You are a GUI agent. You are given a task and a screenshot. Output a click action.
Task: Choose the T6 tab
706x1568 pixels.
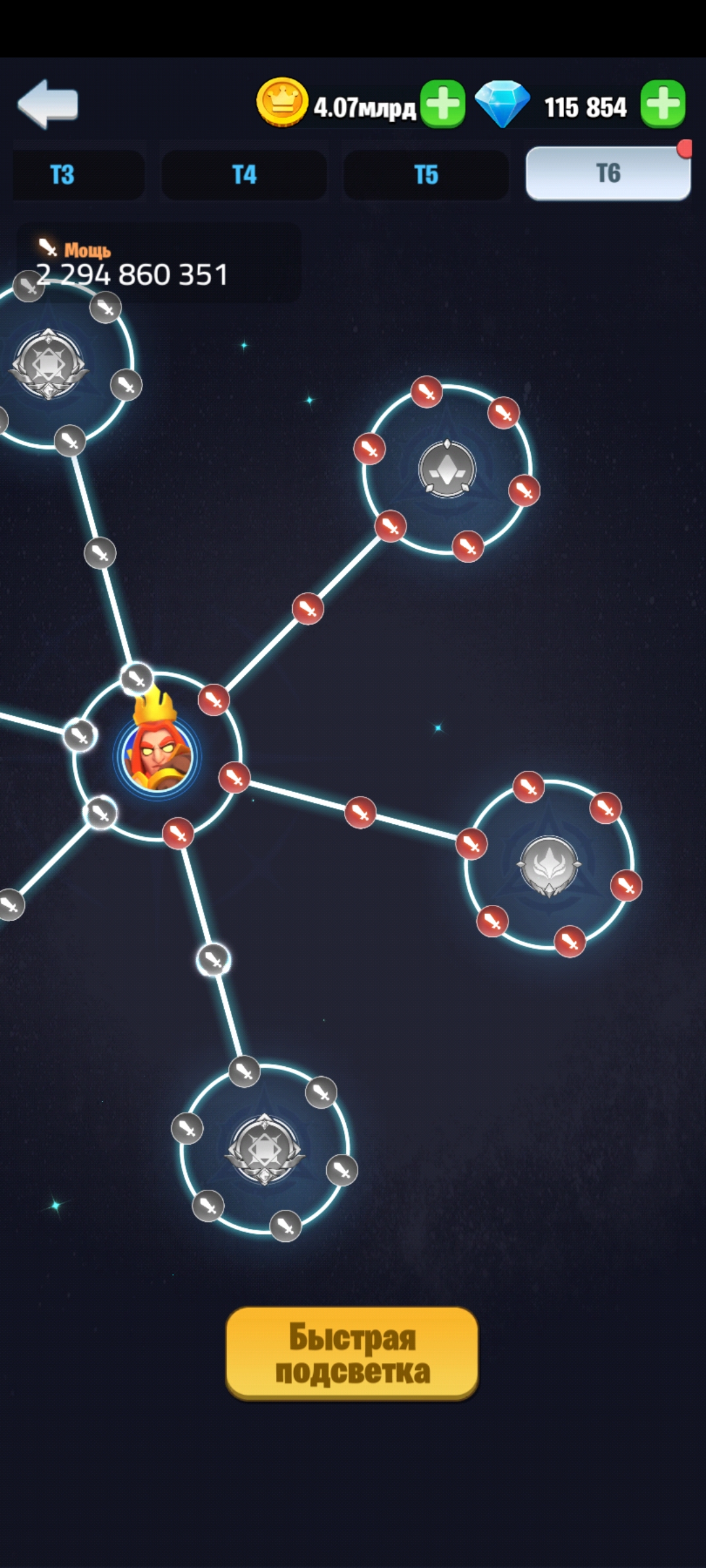pos(608,173)
